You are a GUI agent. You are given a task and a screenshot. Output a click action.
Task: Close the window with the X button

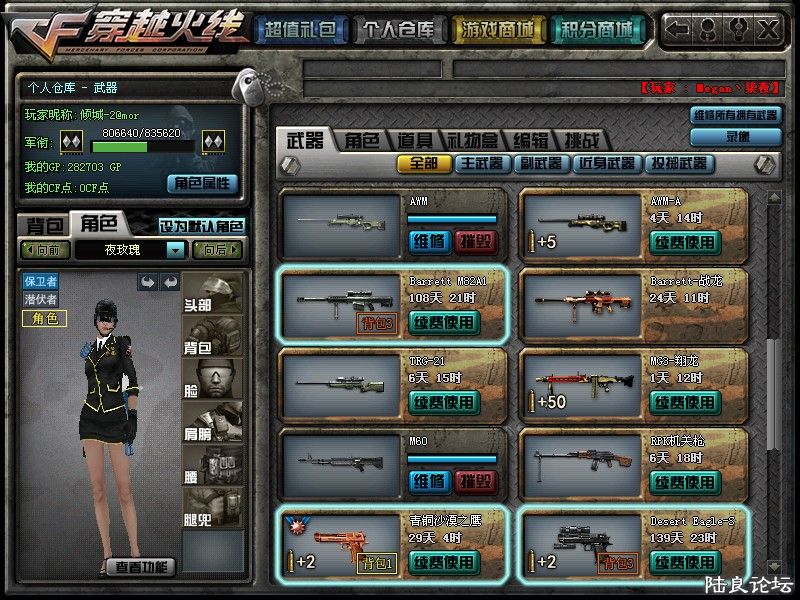click(767, 29)
